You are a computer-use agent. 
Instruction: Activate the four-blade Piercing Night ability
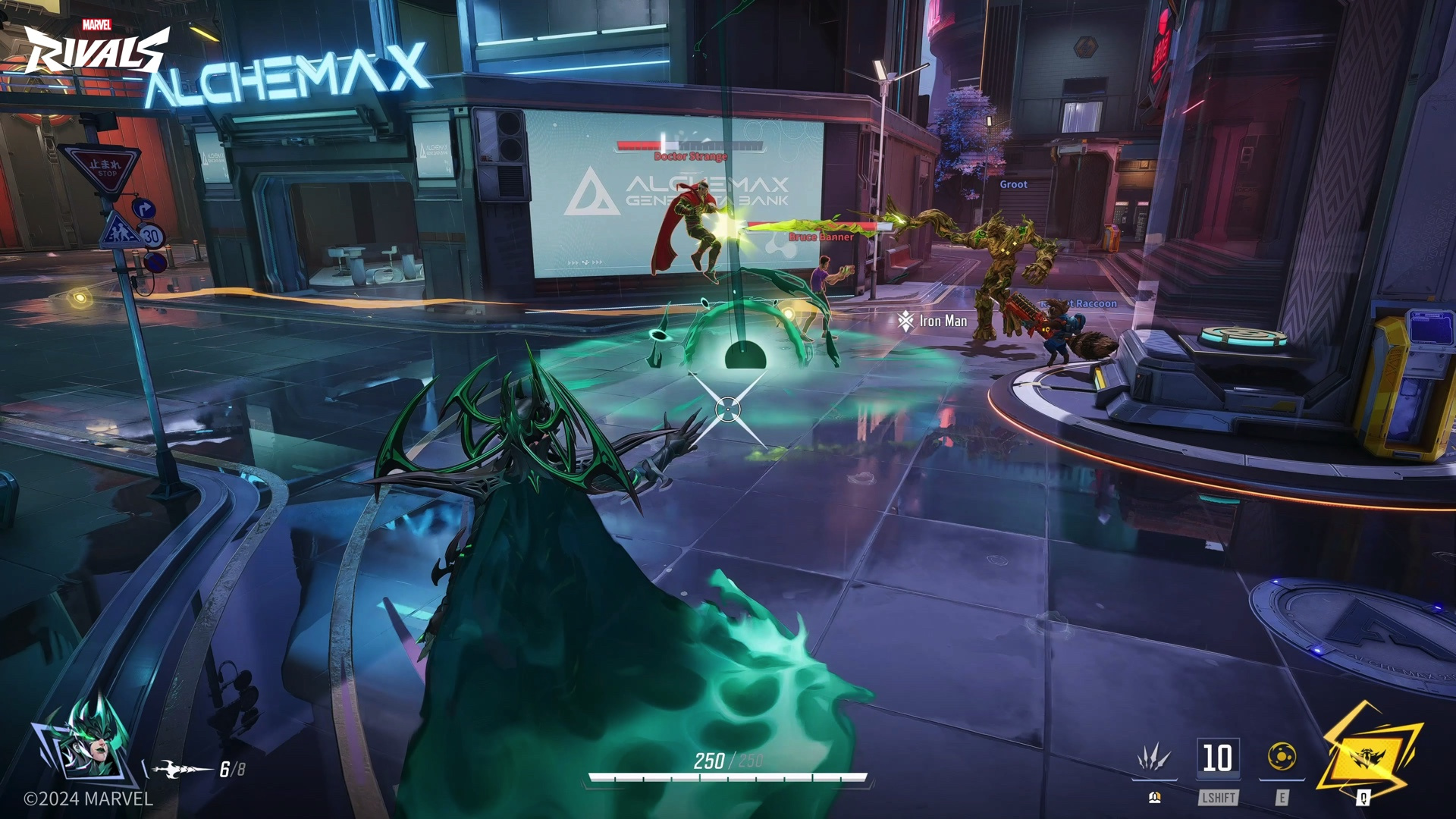click(1153, 758)
